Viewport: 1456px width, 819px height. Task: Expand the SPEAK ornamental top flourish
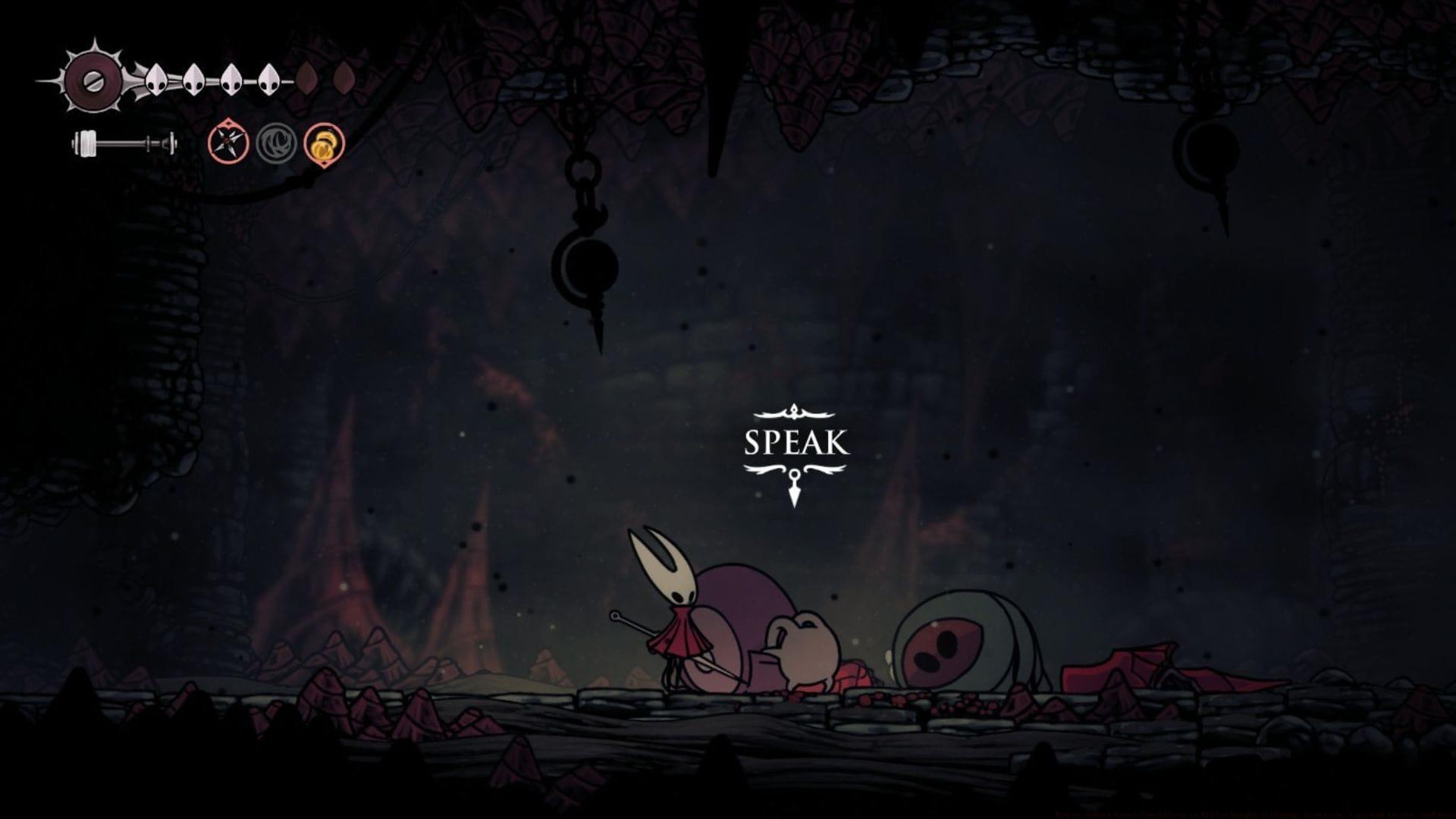tap(793, 413)
